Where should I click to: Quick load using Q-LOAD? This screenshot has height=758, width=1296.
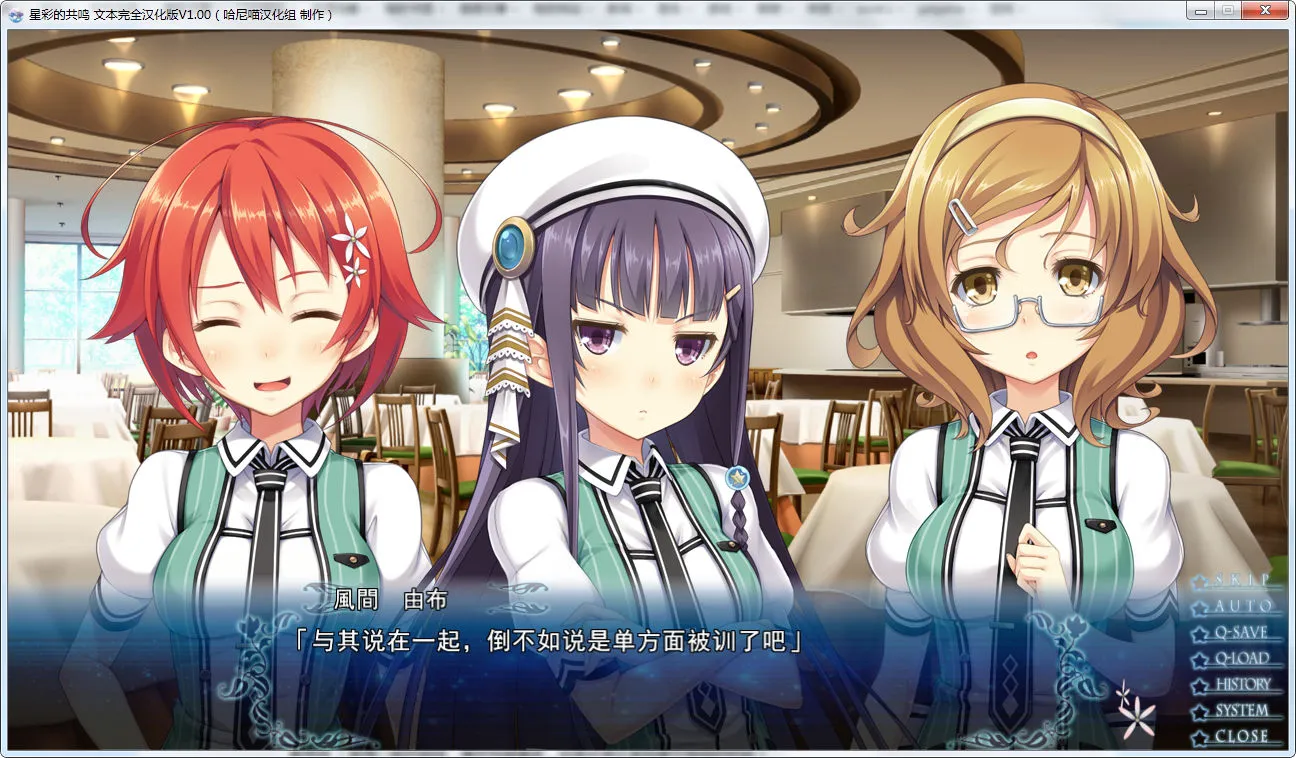click(1241, 658)
